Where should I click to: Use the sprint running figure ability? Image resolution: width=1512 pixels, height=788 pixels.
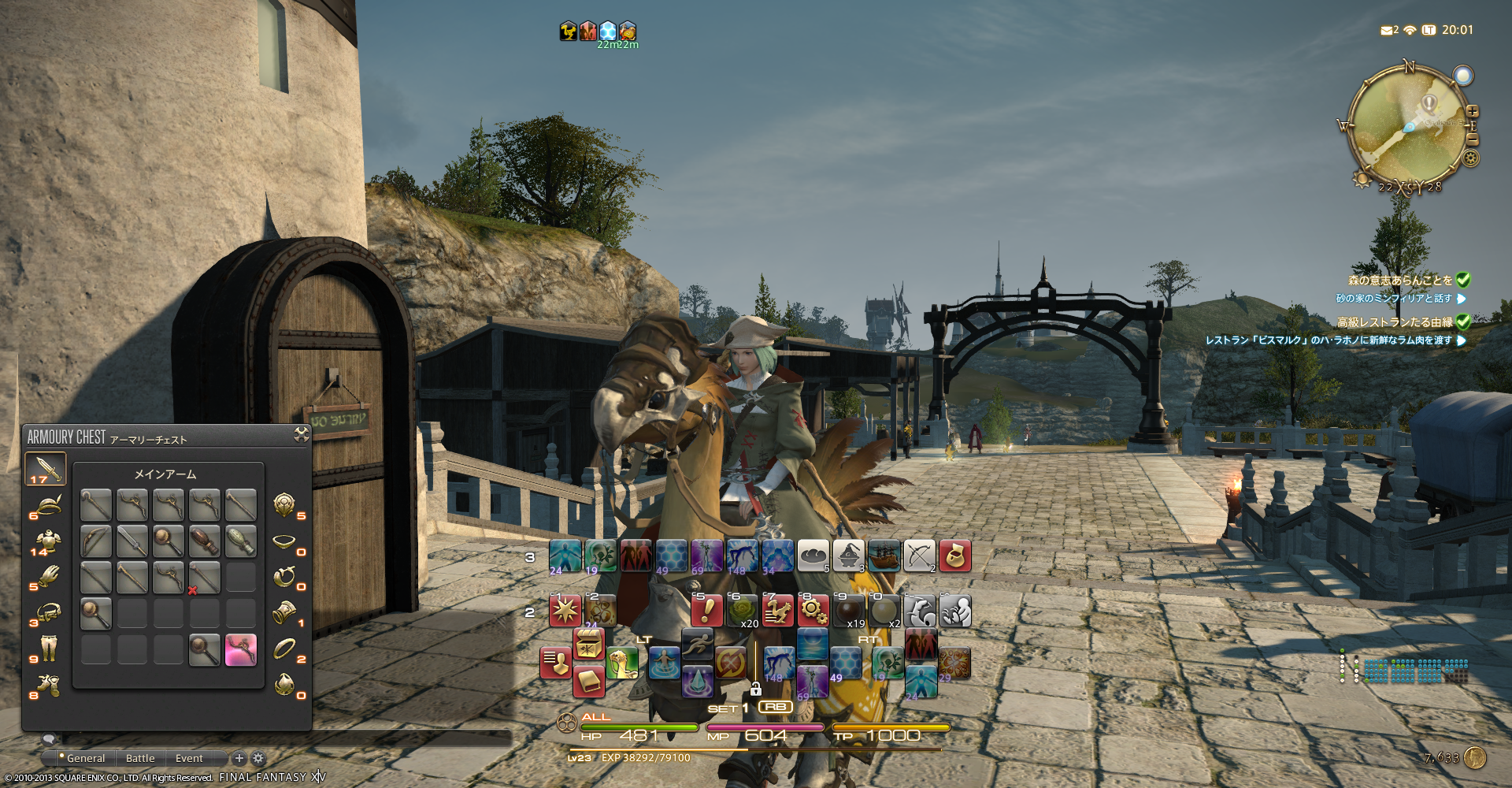point(697,645)
